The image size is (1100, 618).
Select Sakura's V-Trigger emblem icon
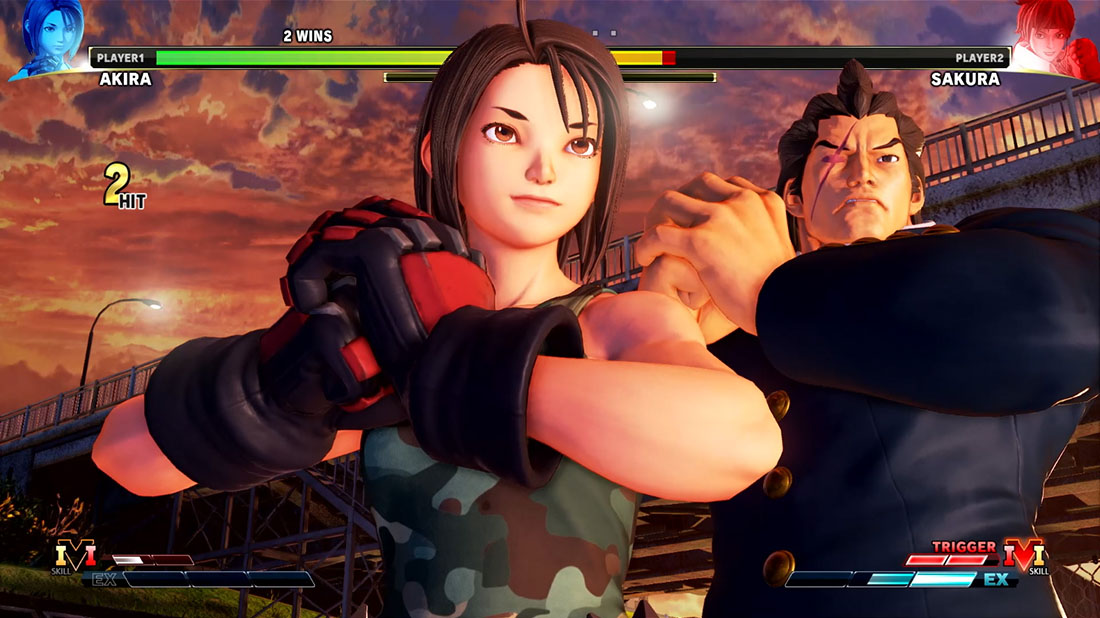(1025, 555)
